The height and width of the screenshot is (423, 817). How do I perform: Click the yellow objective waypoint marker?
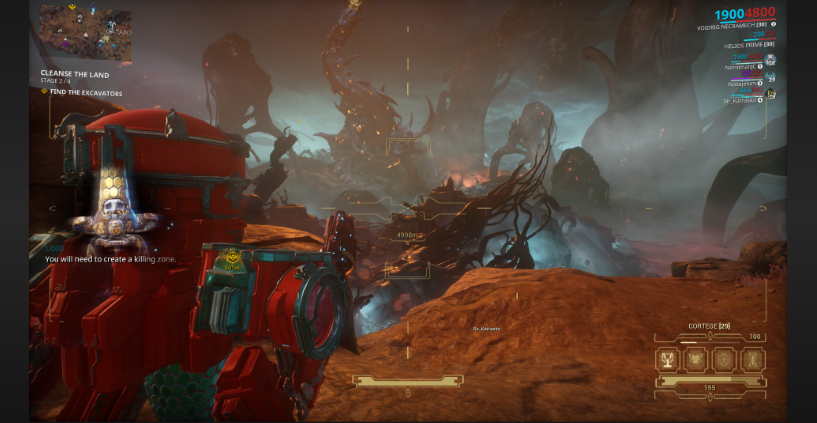tap(233, 258)
